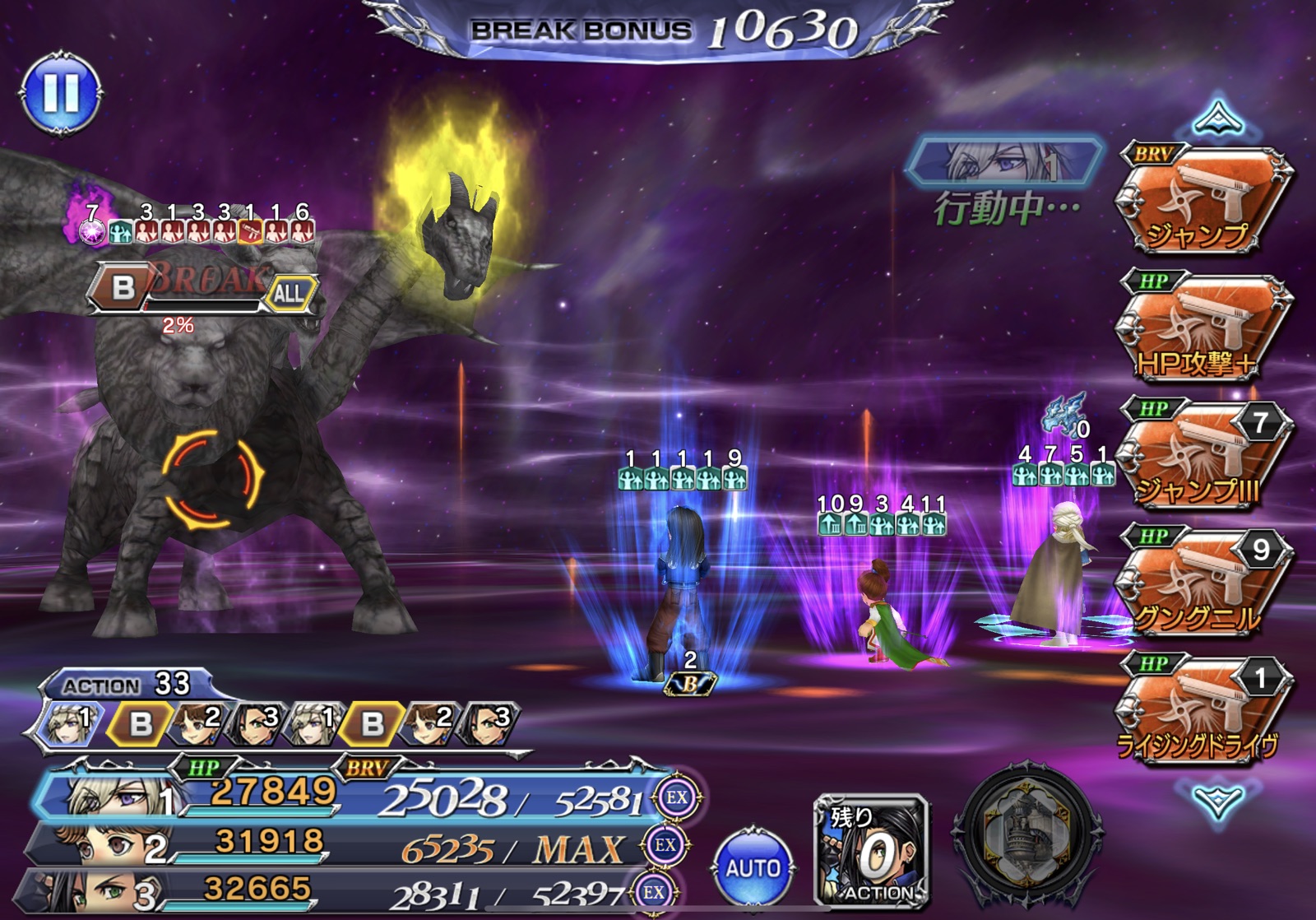Use the BRV ジャンプ attack
The width and height of the screenshot is (1316, 920).
pos(1203,202)
